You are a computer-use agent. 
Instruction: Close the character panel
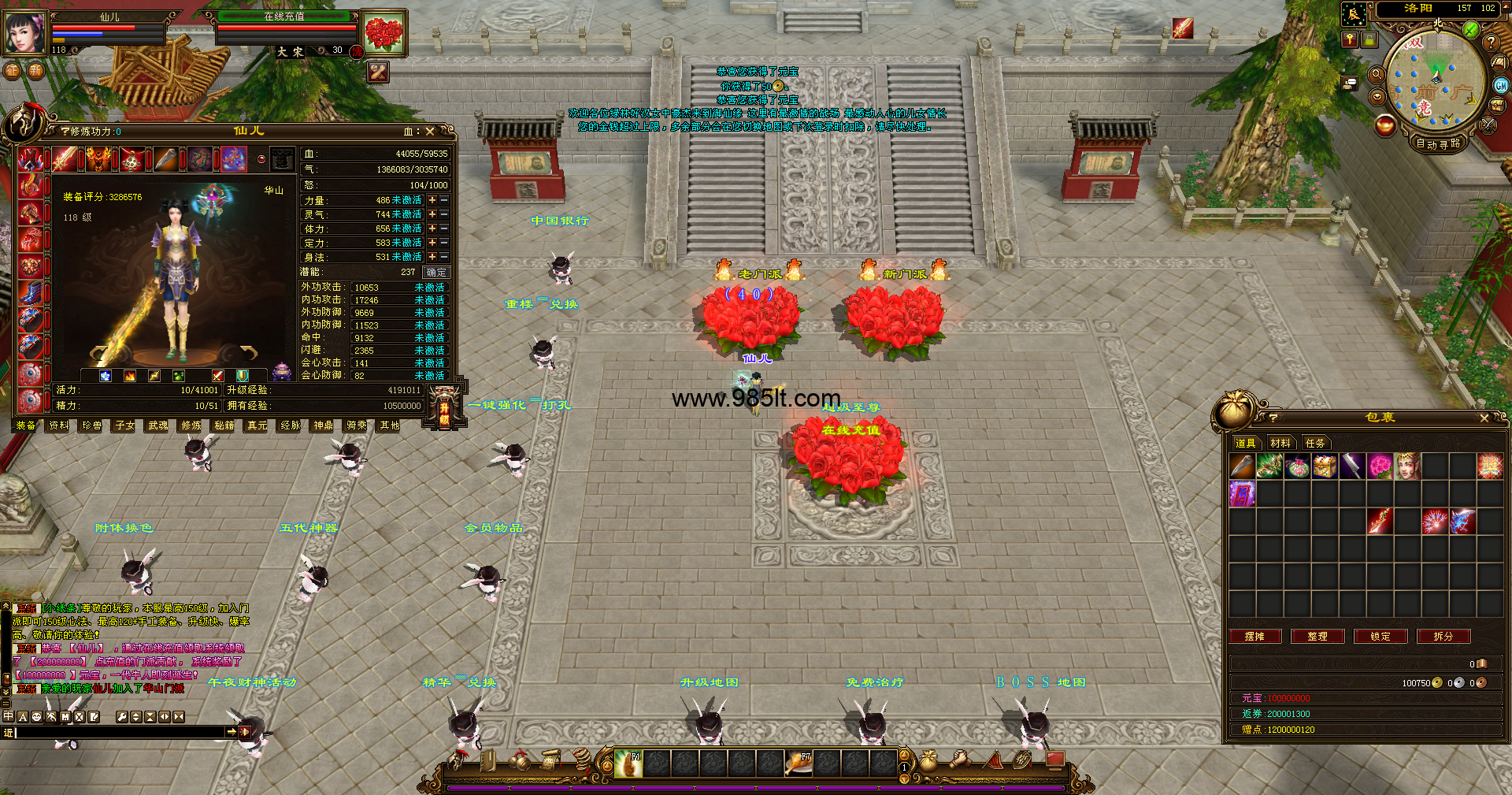(430, 132)
